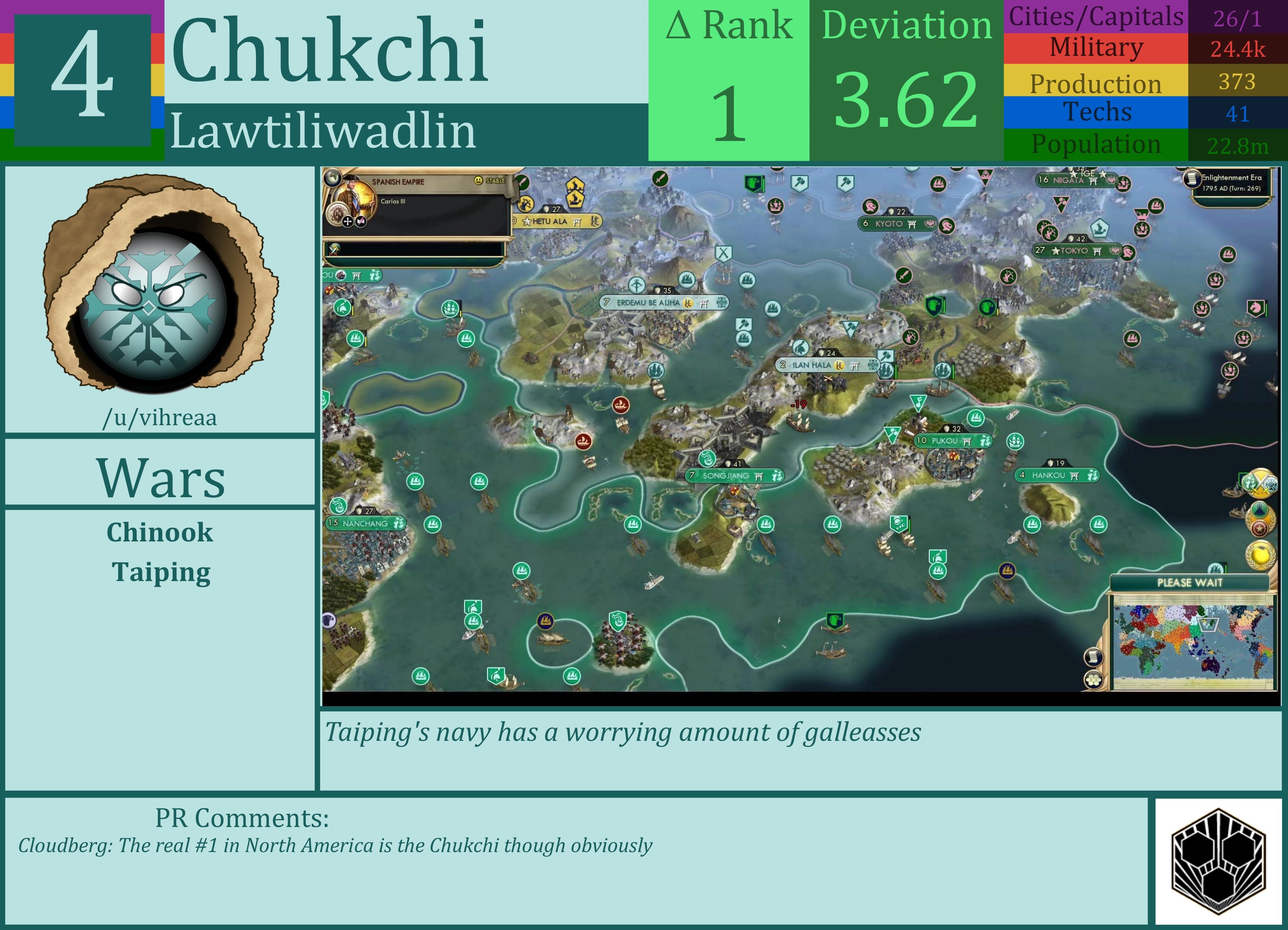This screenshot has width=1288, height=930.
Task: Click the PLEASE WAIT status banner
Action: tap(1190, 582)
